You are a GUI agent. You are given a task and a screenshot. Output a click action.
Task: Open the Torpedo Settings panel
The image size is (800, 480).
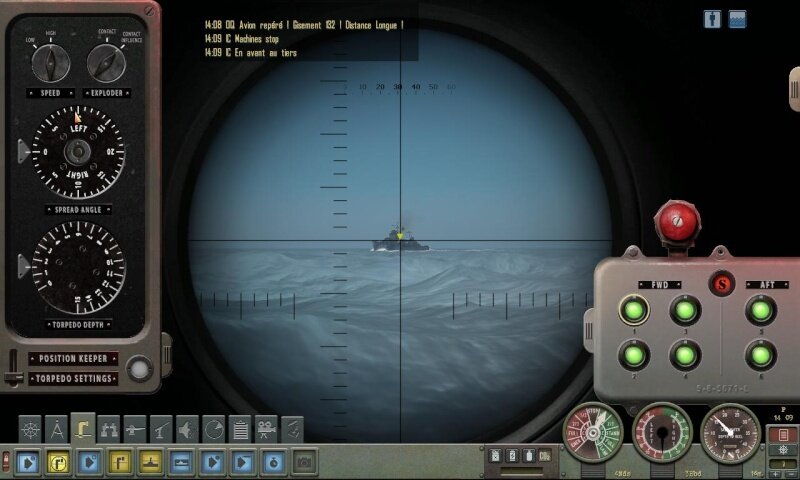click(x=74, y=379)
